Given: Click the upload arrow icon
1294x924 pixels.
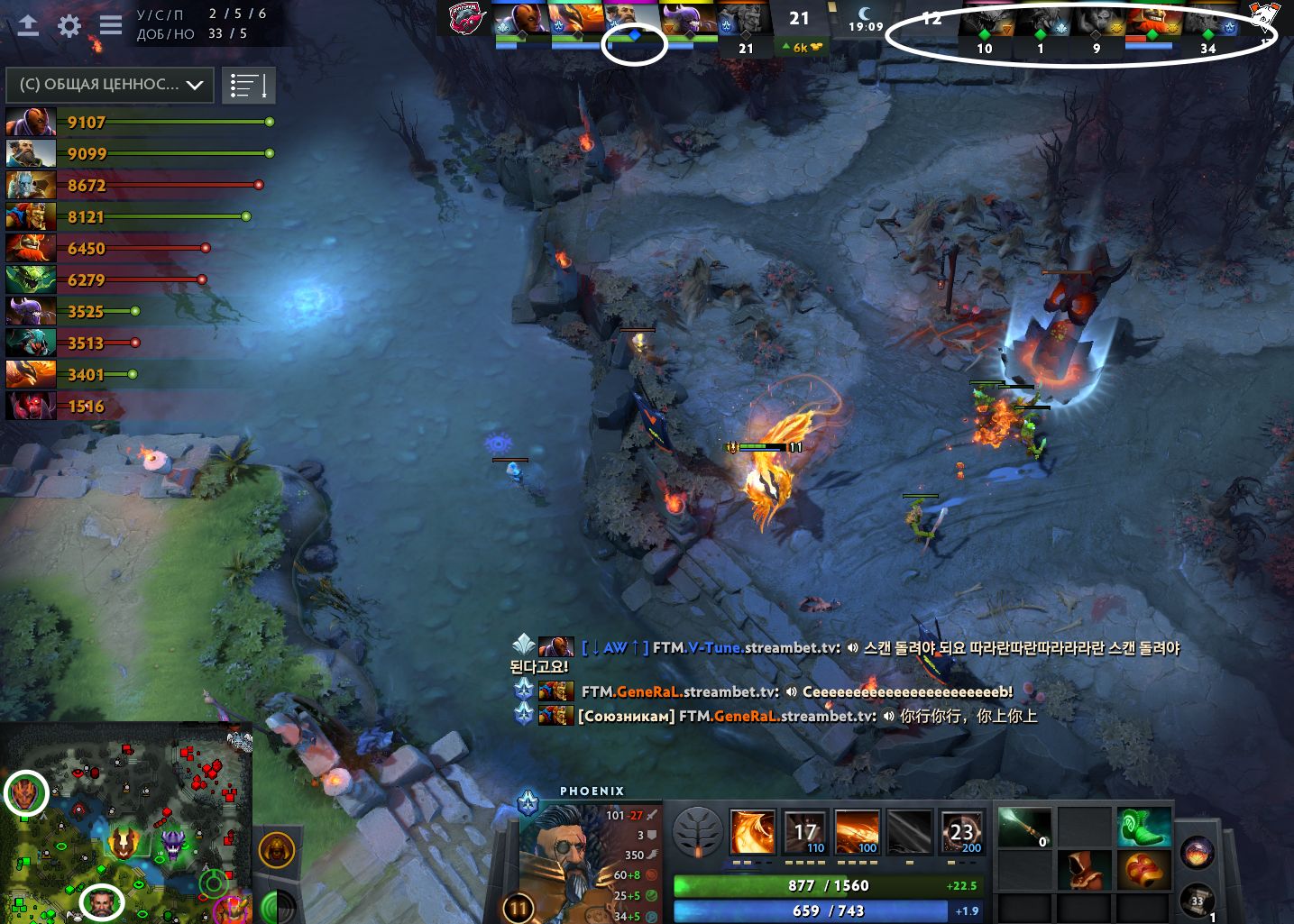Looking at the screenshot, I should point(28,25).
